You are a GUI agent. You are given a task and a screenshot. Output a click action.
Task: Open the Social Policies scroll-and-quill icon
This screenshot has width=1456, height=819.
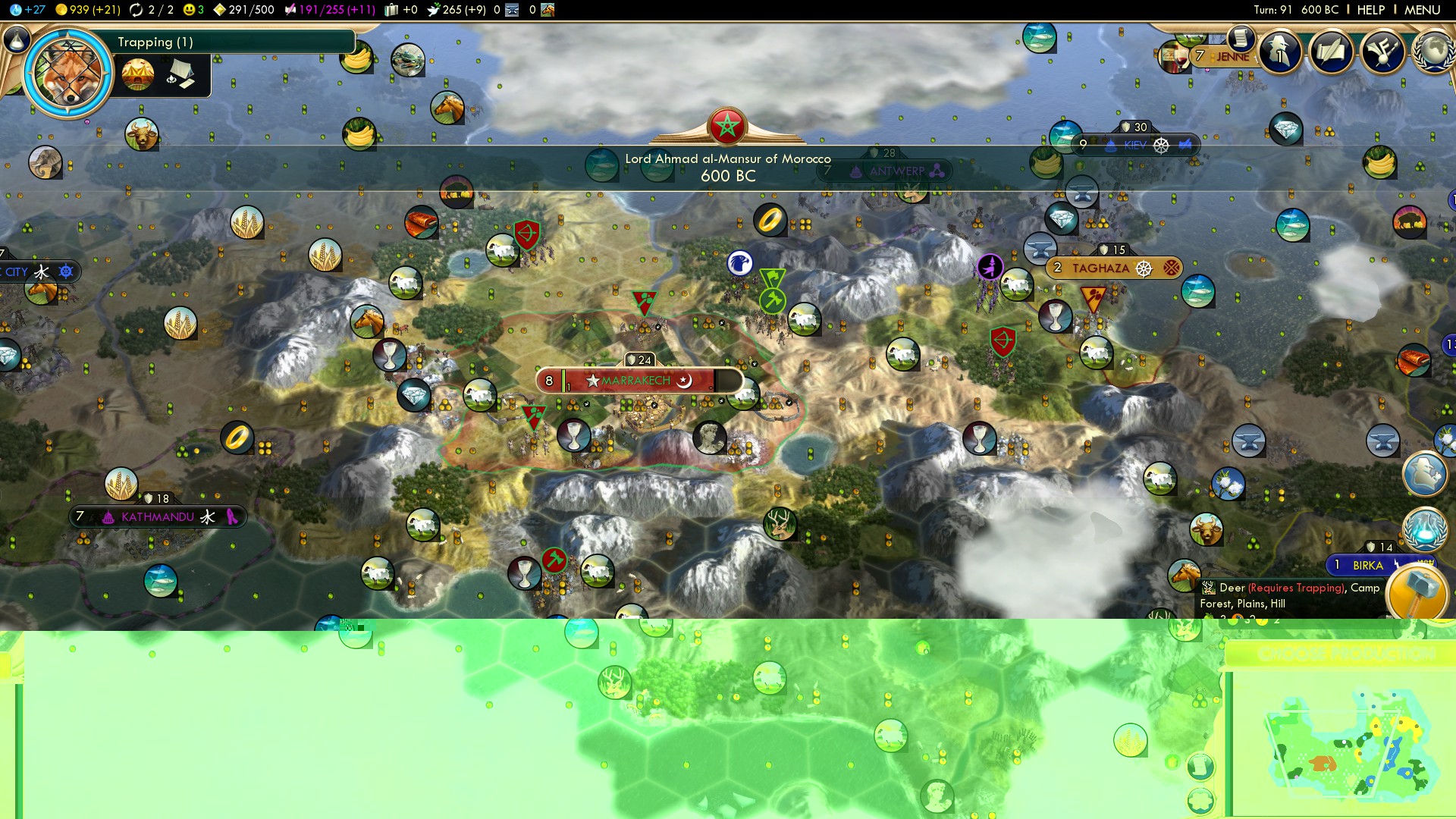1332,52
